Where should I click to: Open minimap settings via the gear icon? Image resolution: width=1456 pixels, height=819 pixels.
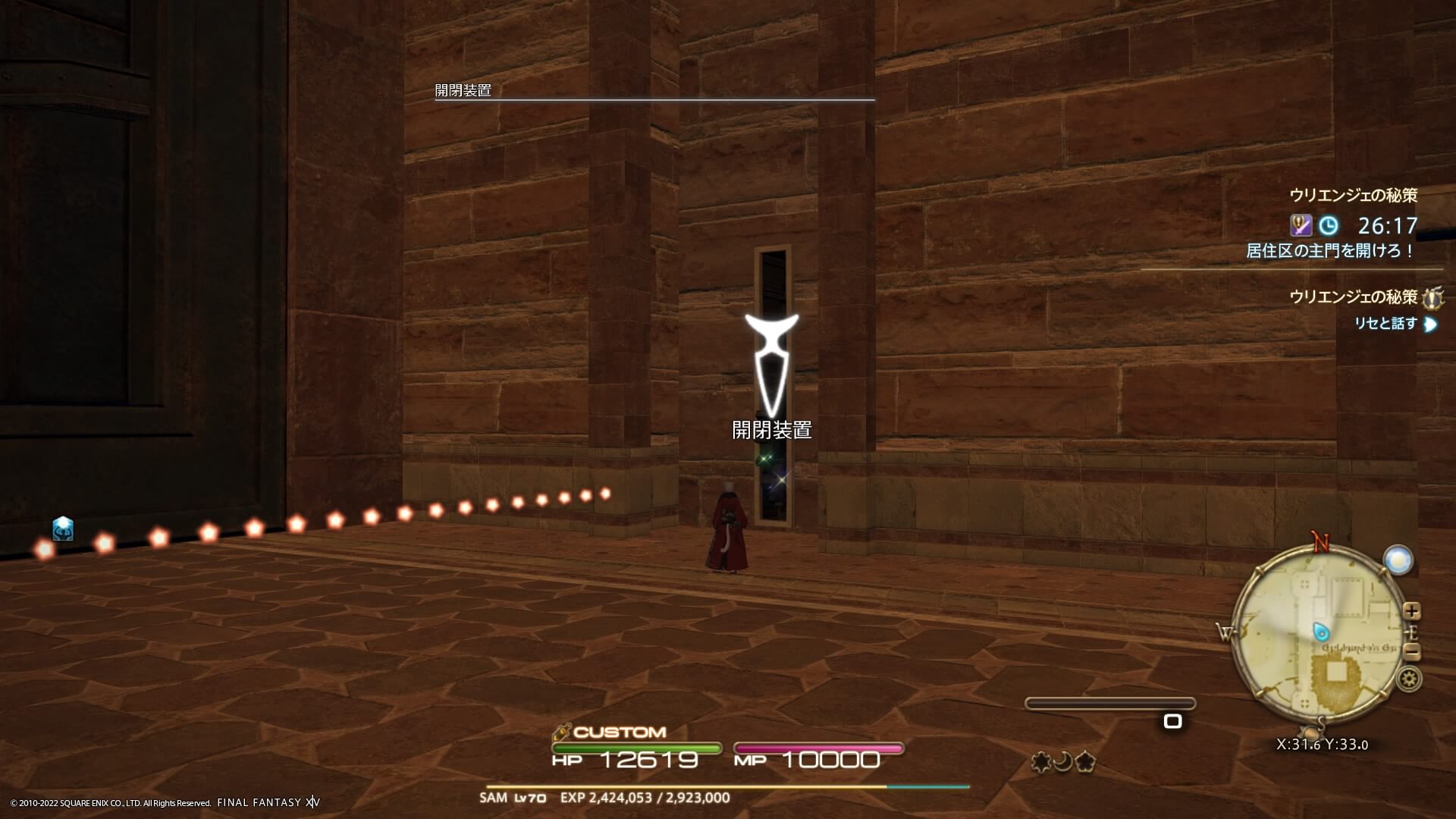click(1409, 679)
